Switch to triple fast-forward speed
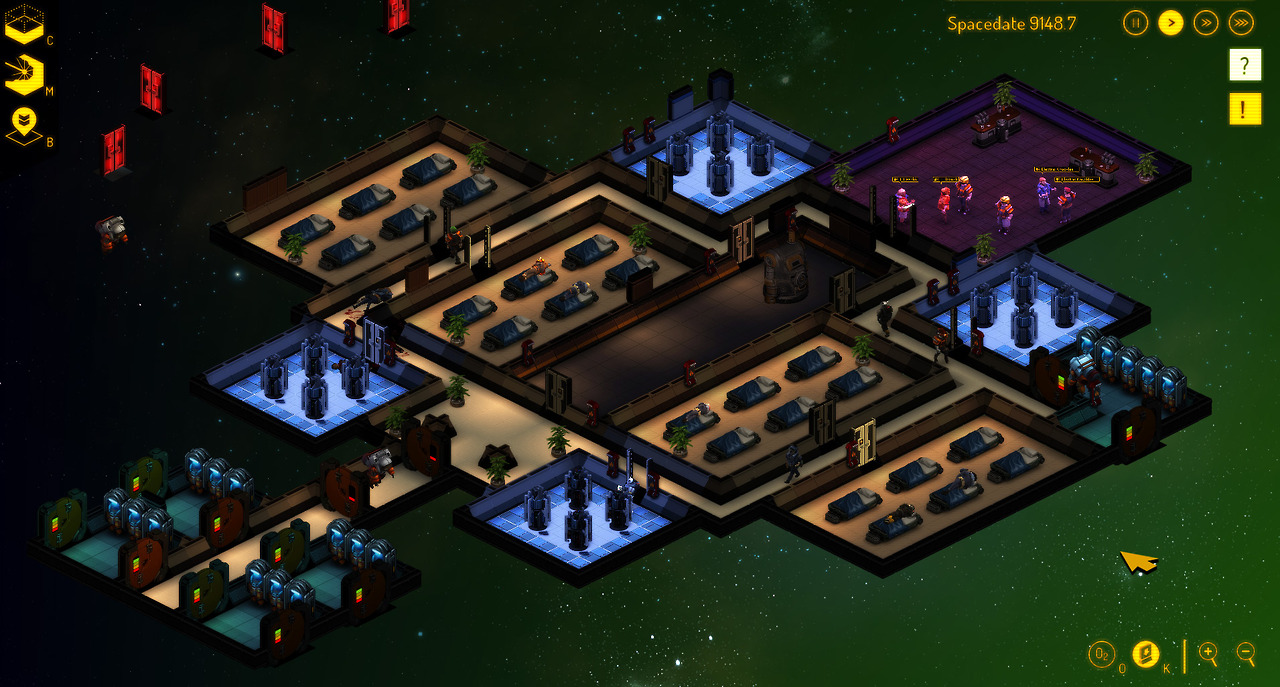1280x687 pixels. click(1241, 22)
